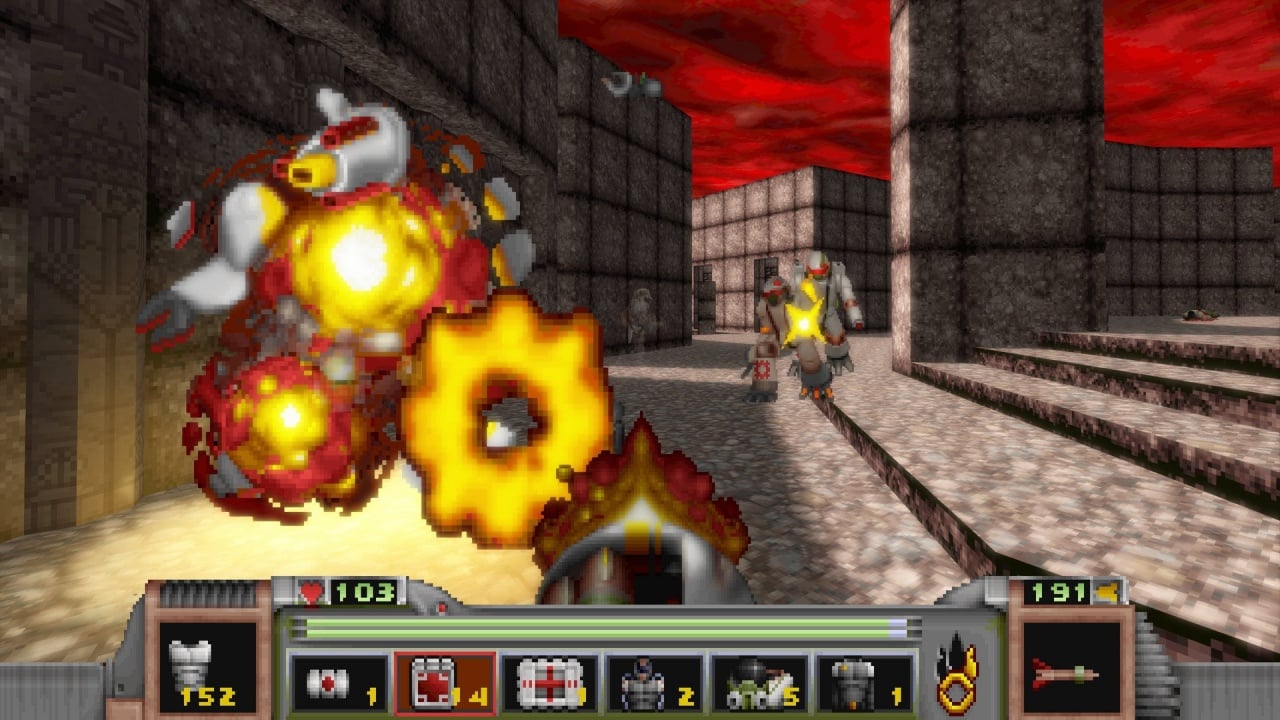Select the surgery kit inventory slot
This screenshot has height=720, width=1280.
[x=549, y=684]
